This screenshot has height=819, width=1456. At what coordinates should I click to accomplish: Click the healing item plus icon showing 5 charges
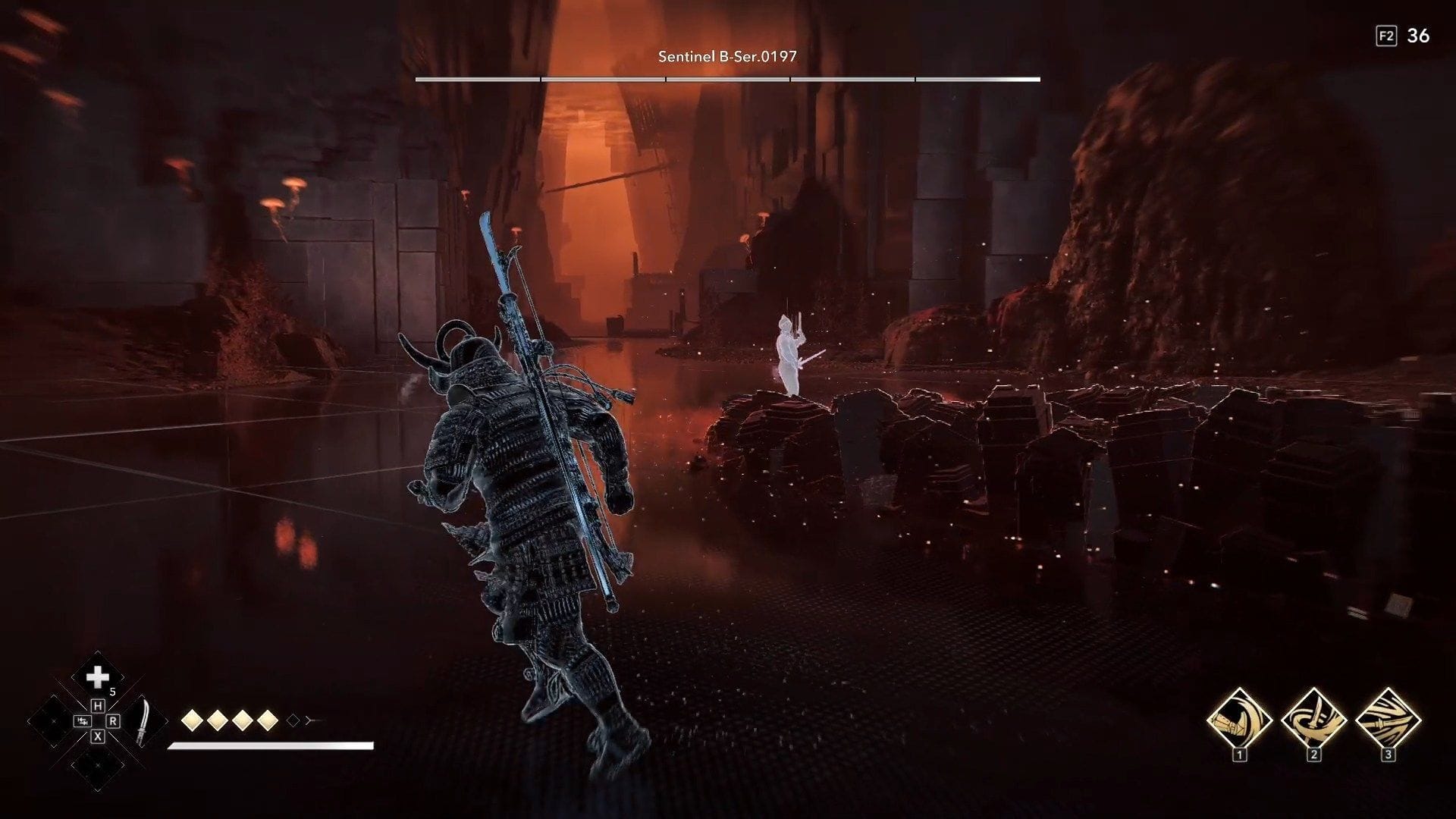click(99, 675)
